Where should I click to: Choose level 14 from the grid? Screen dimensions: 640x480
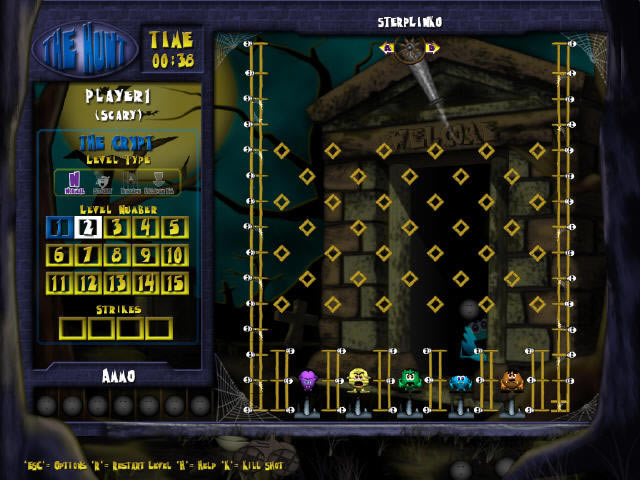146,283
